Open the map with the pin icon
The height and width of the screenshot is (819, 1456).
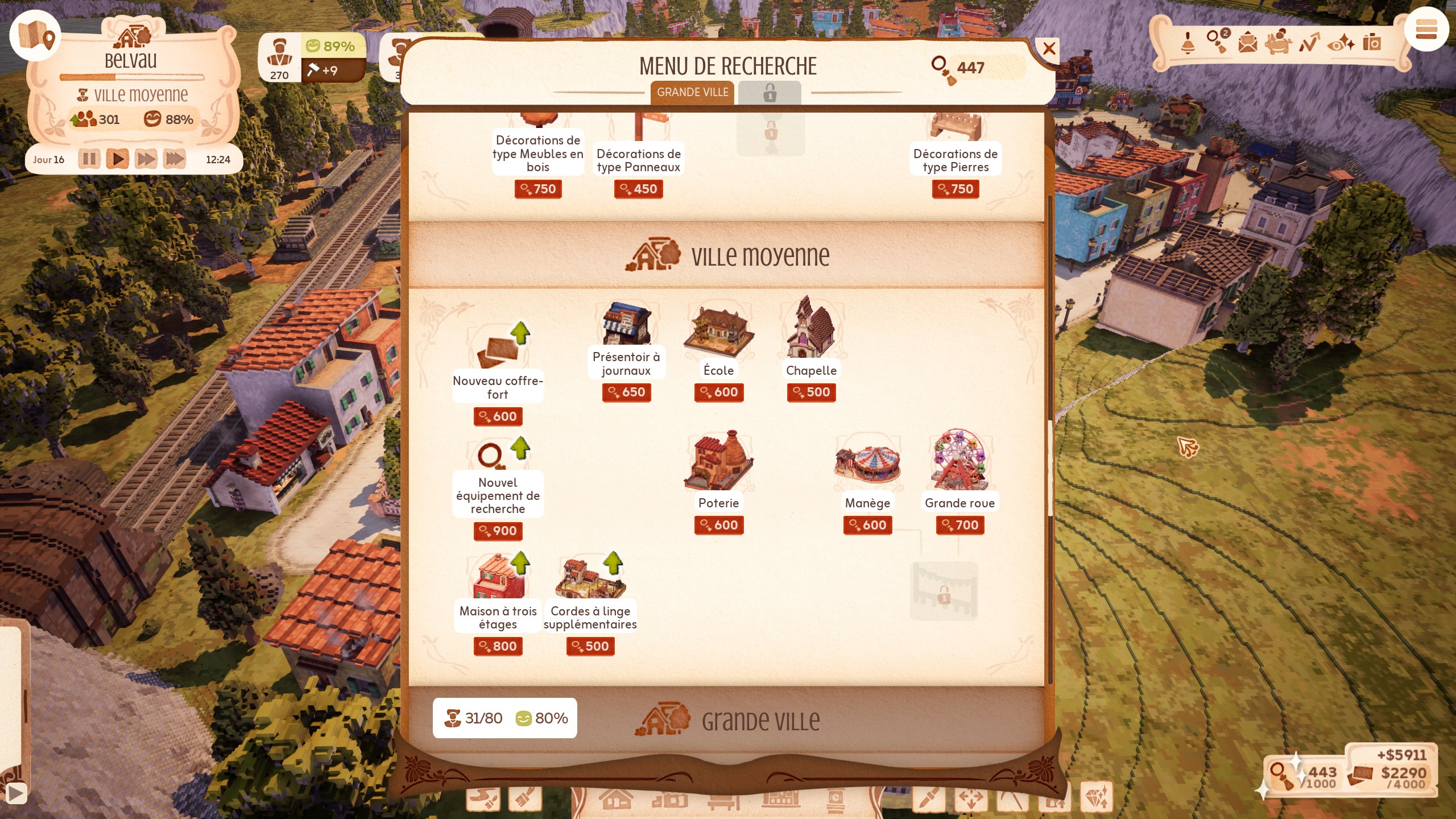(35, 35)
